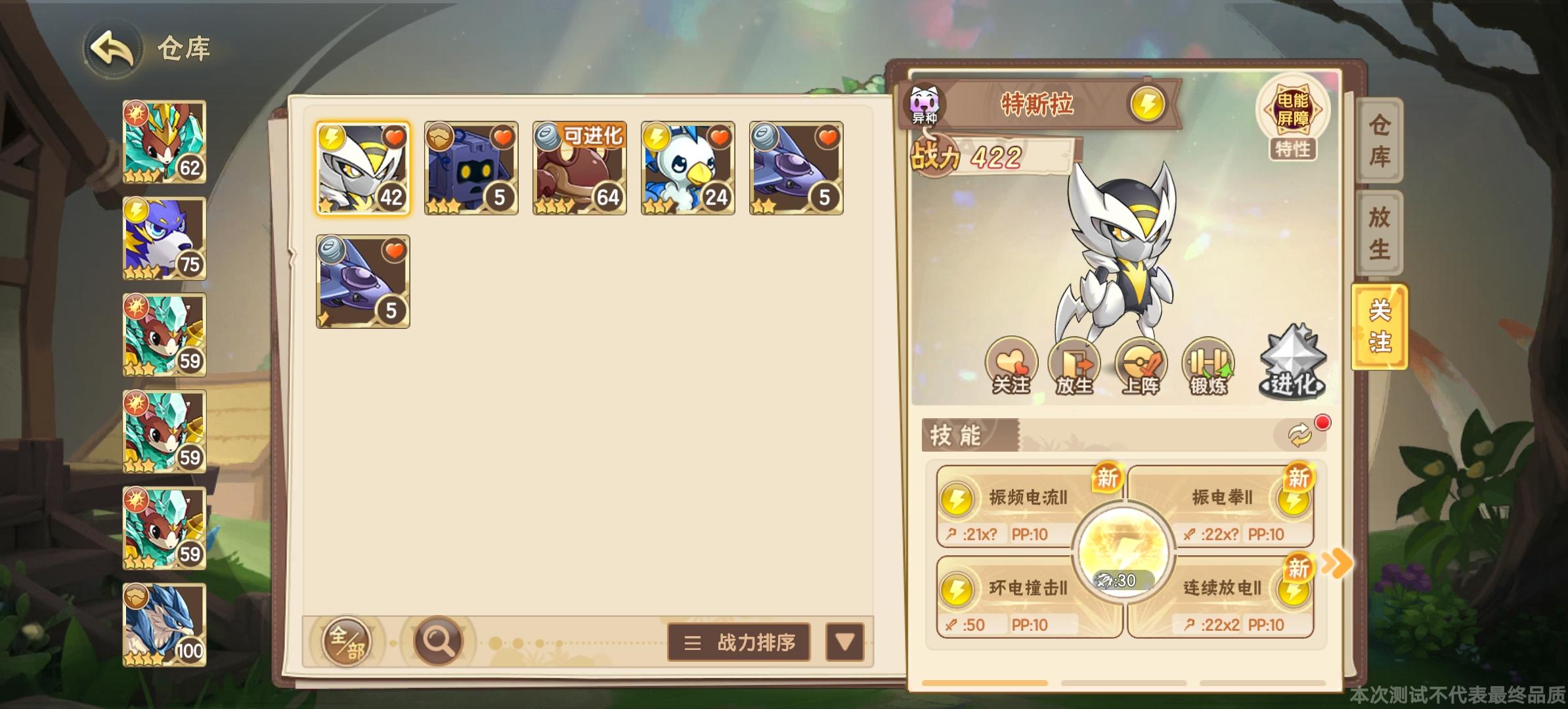Expand the down arrow beside 战力排序

tap(846, 643)
